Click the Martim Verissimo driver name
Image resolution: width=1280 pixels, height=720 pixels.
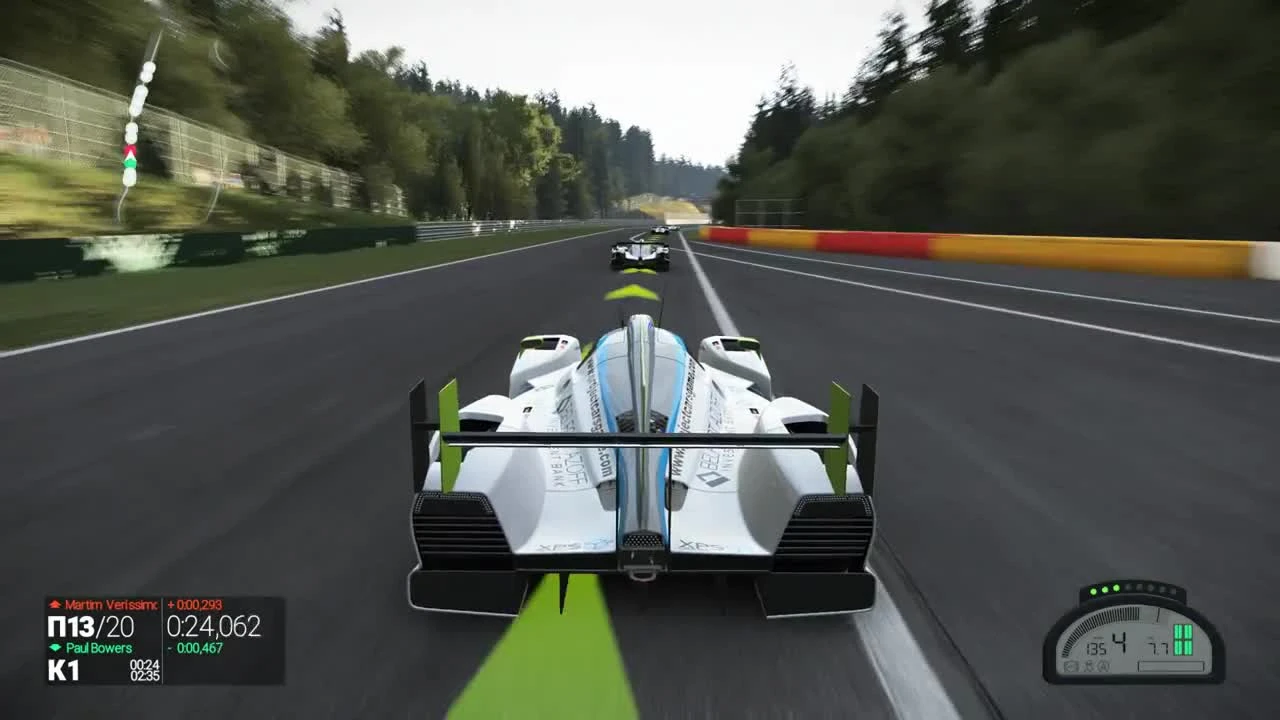click(109, 605)
